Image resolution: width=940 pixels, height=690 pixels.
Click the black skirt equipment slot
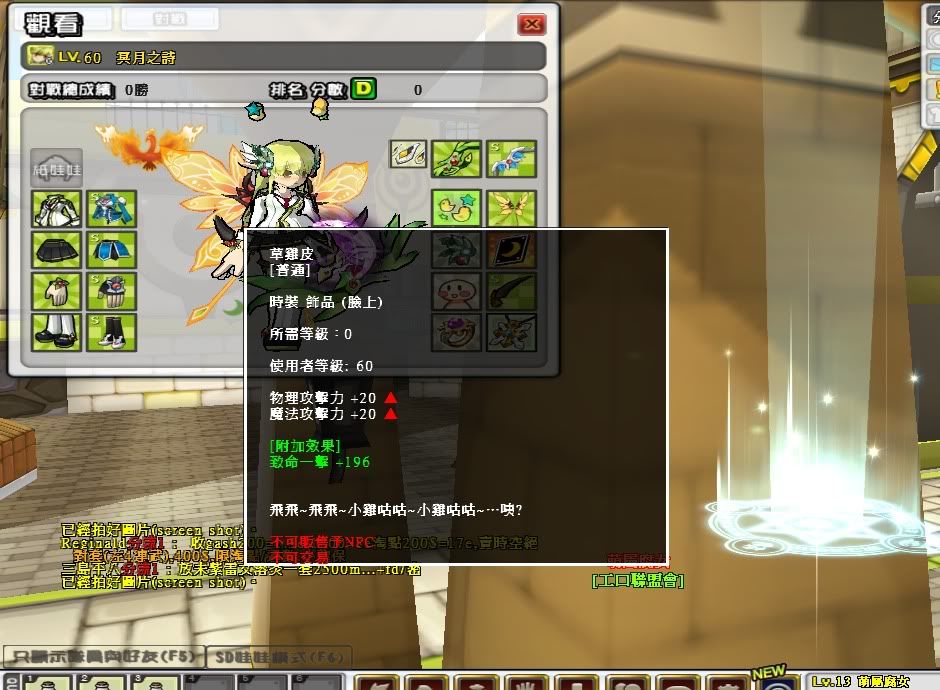pyautogui.click(x=56, y=250)
